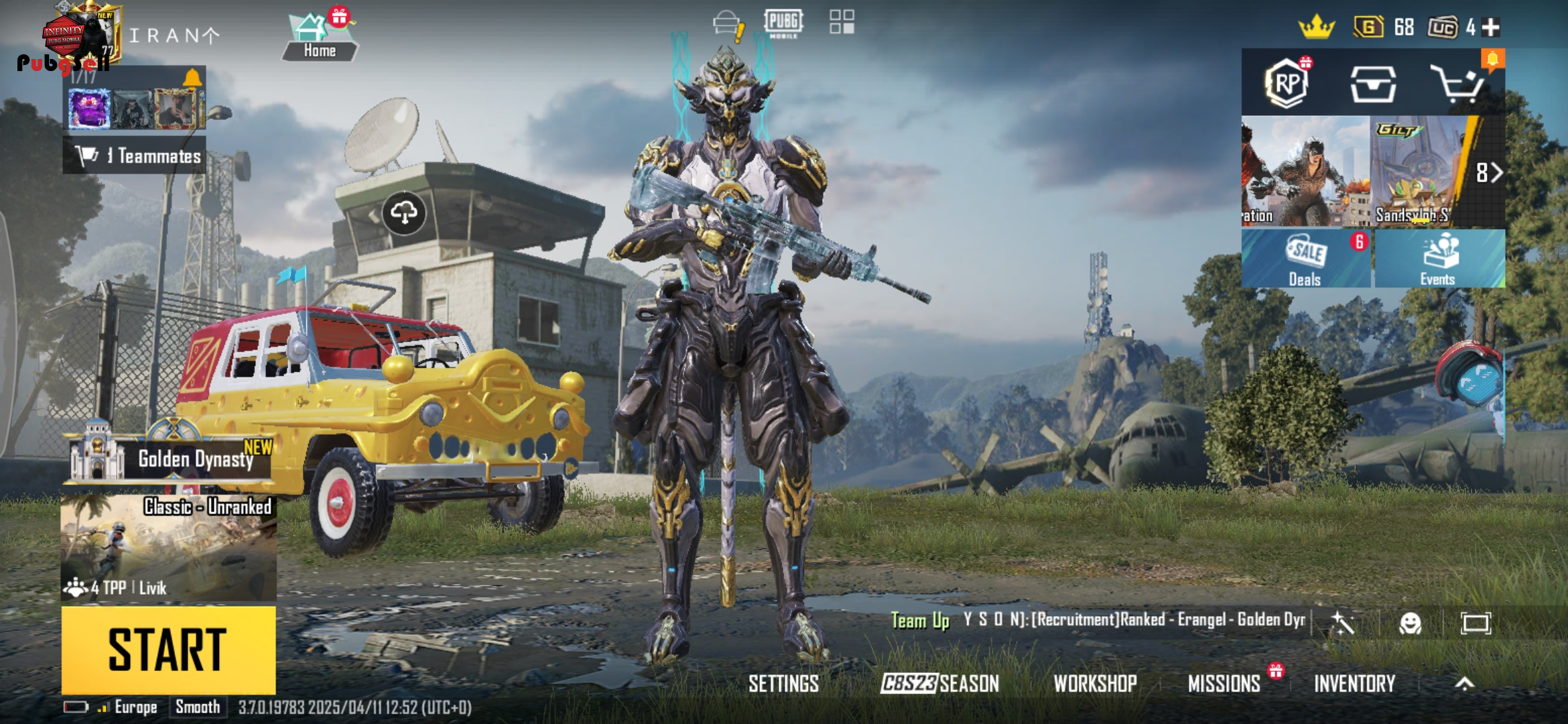Open the Workshop menu
Viewport: 1568px width, 724px height.
coord(1095,683)
